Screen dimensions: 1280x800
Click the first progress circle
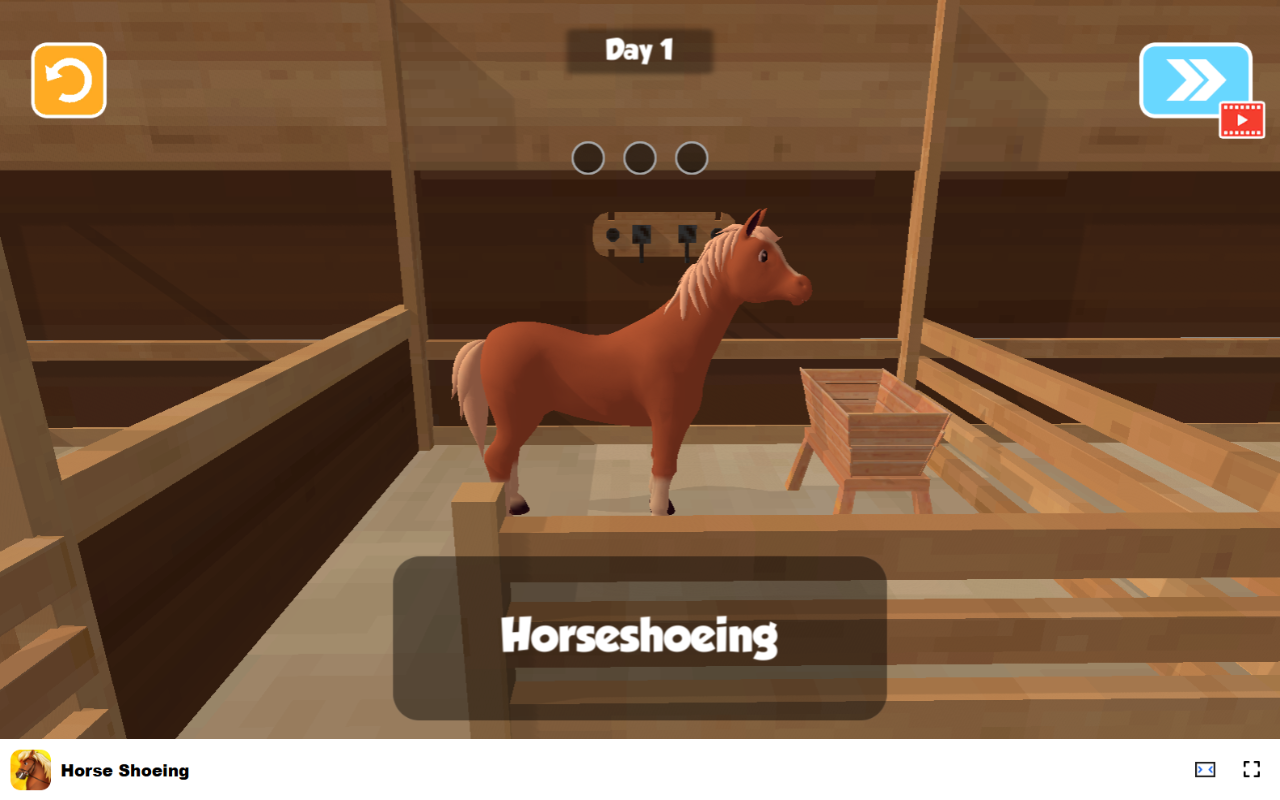(x=588, y=158)
